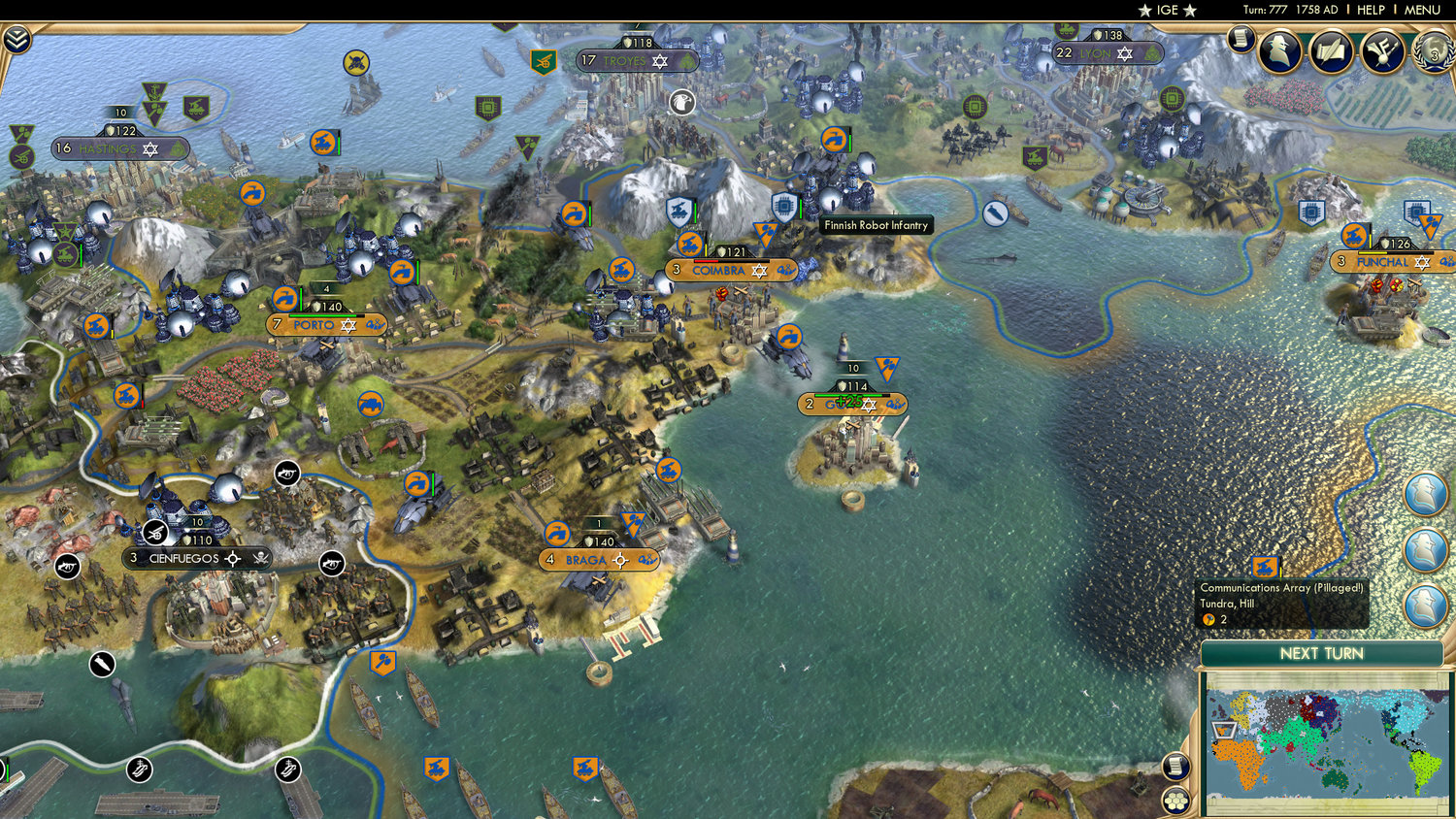Click the IGE star button in the top bar

[1166, 11]
